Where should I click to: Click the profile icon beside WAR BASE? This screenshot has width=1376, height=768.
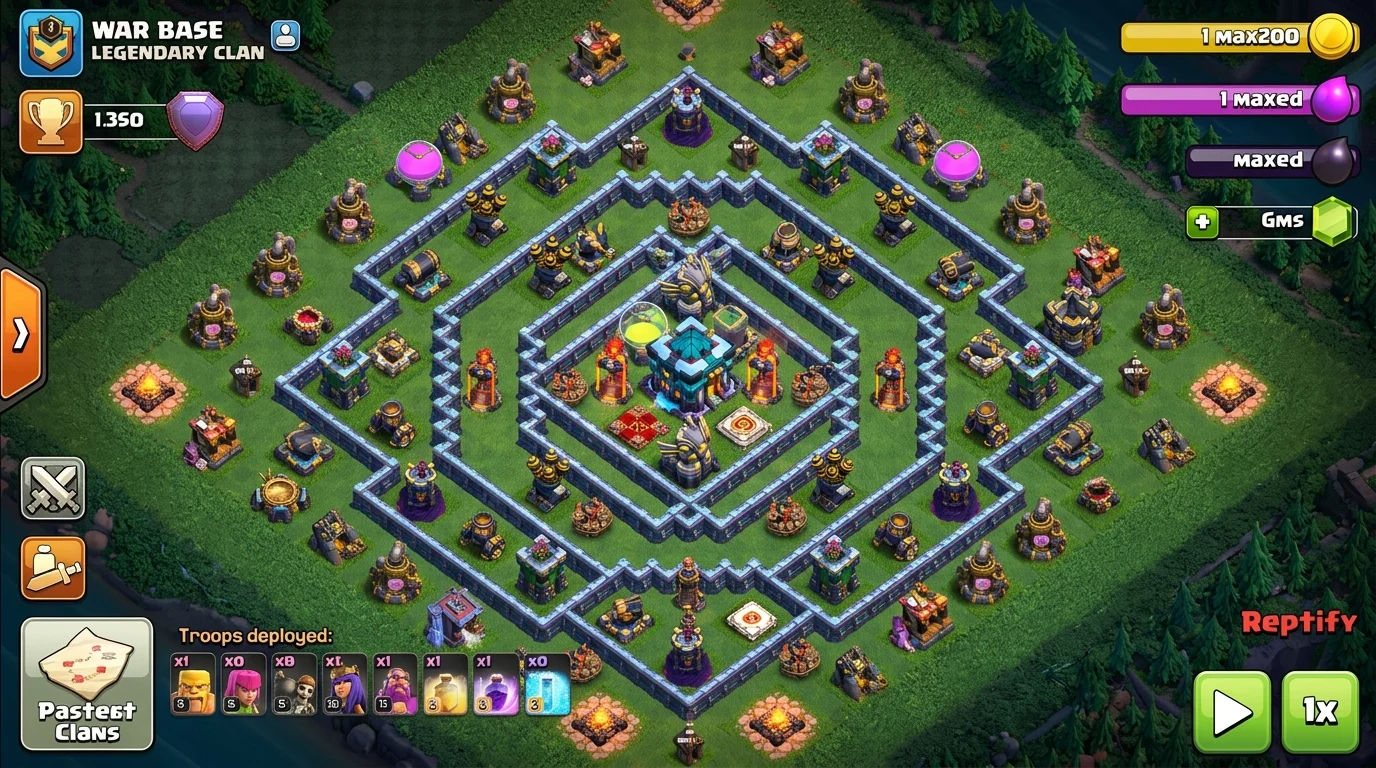point(285,35)
